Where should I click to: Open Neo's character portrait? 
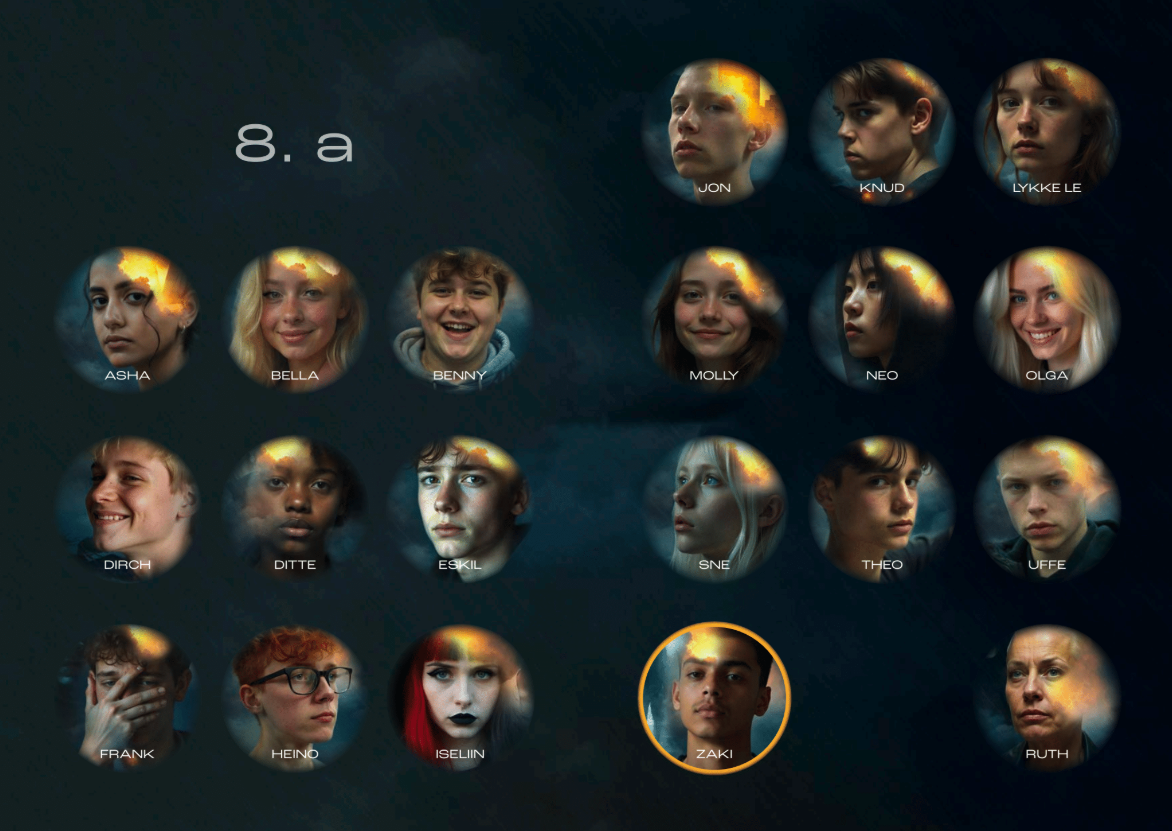881,318
